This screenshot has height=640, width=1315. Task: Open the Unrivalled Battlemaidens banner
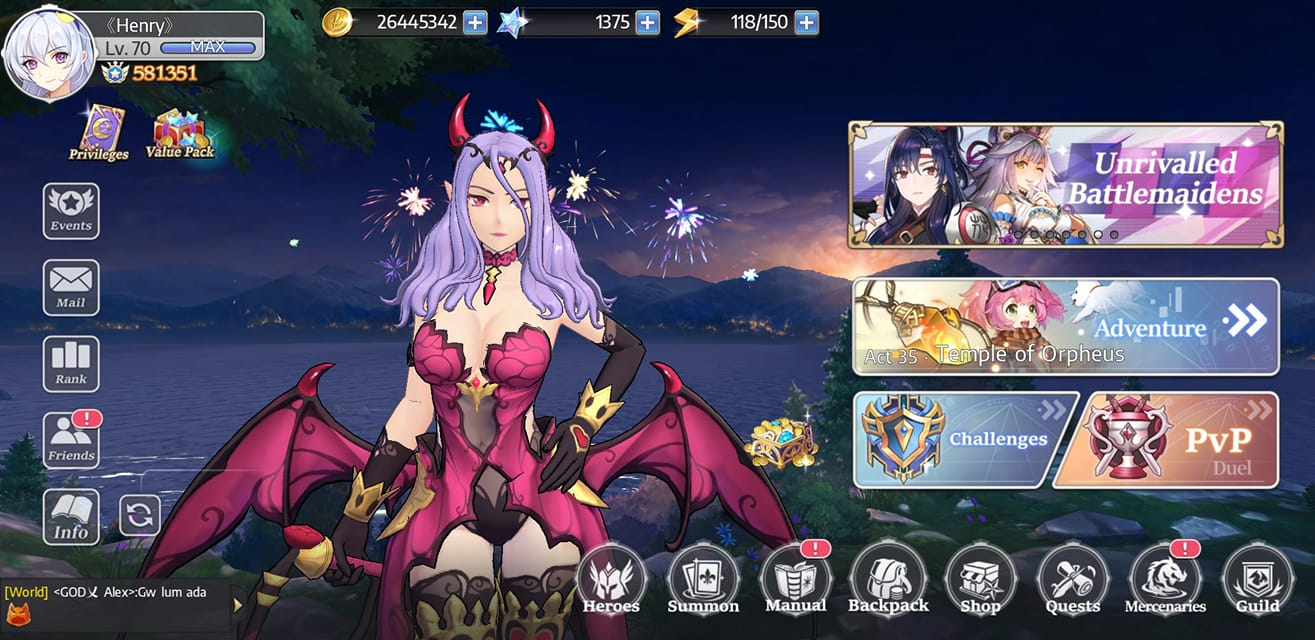pos(1066,185)
